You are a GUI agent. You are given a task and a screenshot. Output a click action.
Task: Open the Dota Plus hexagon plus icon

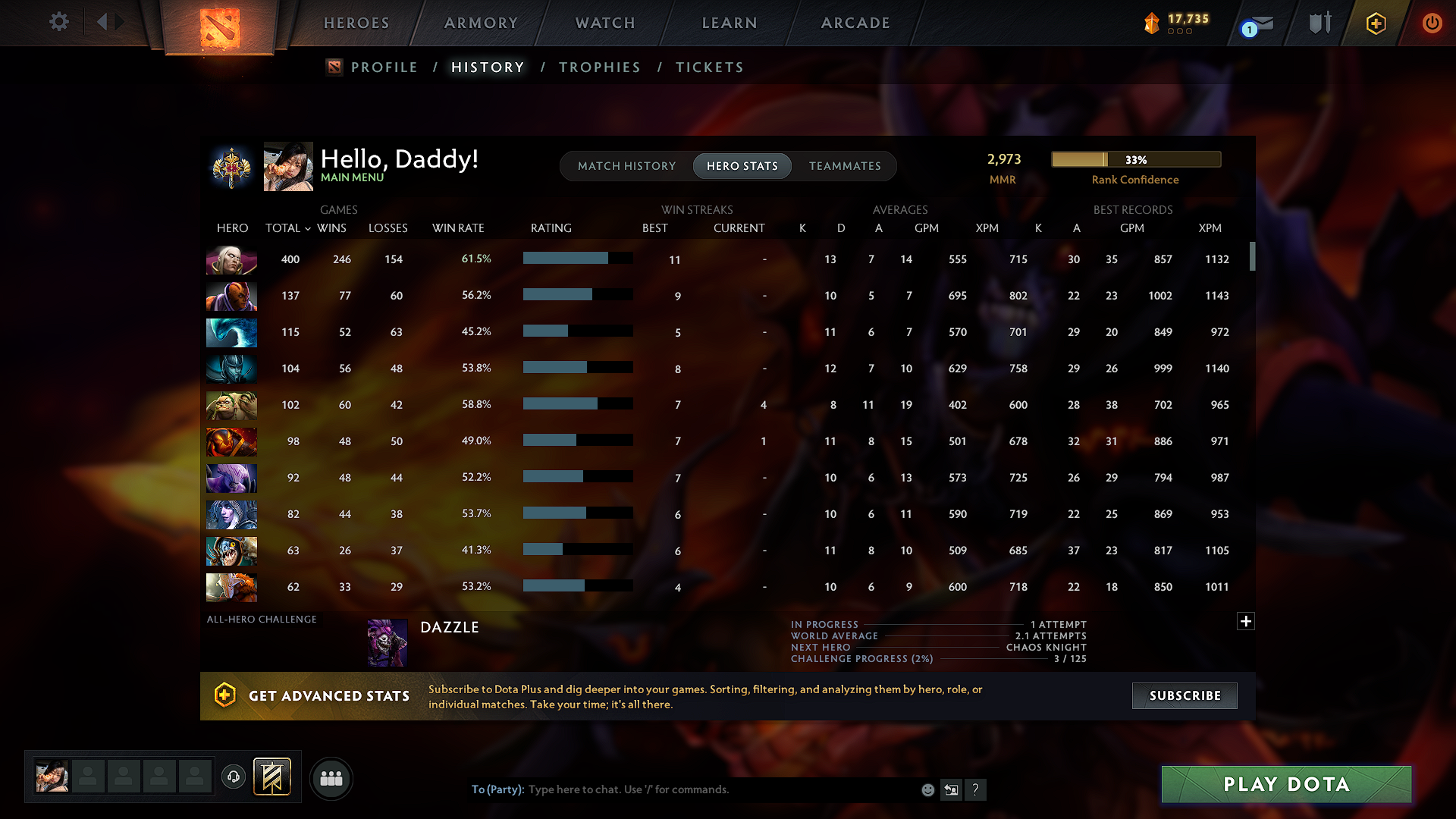click(x=1375, y=24)
